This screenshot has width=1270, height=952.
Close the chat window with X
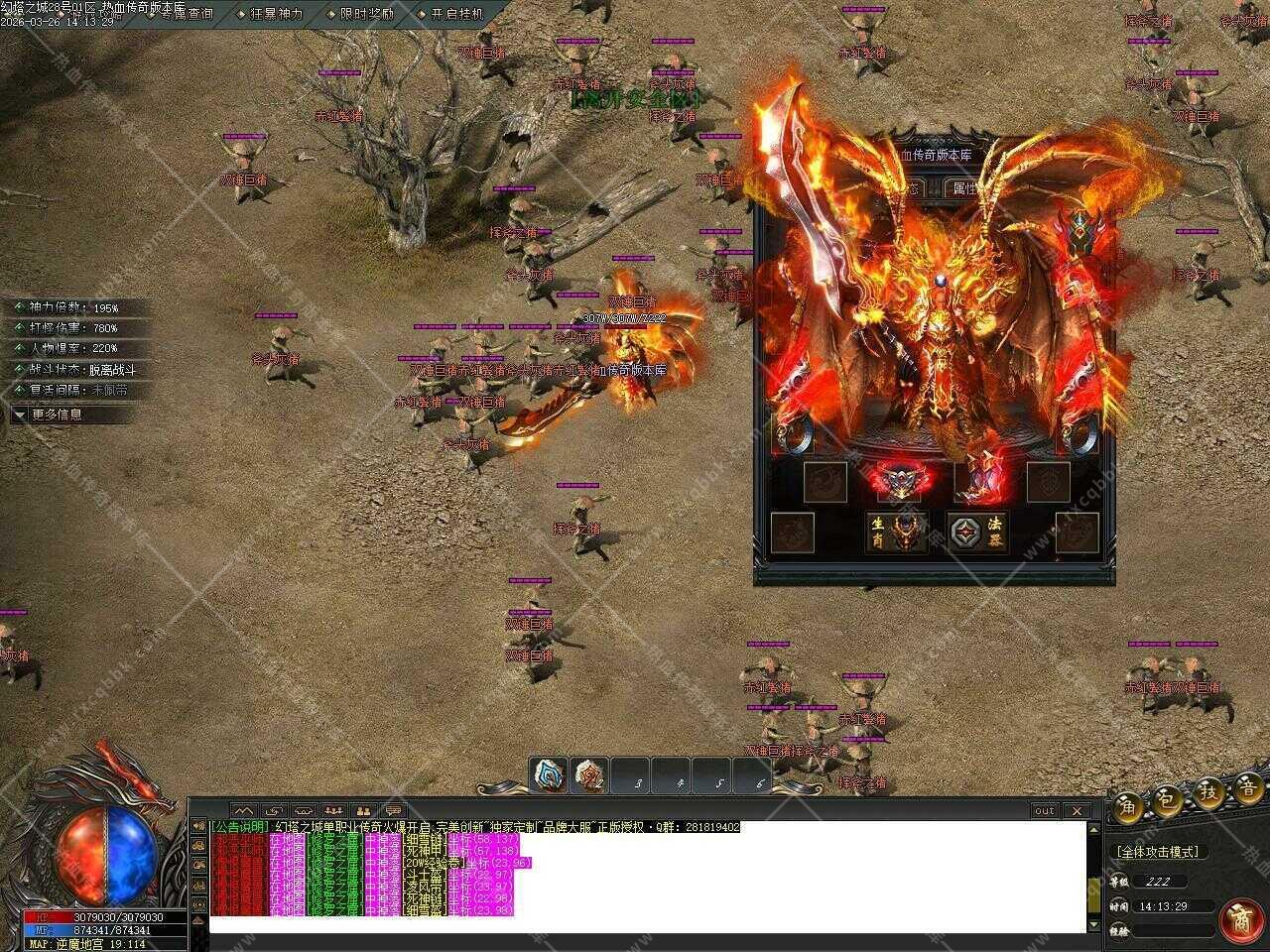point(1078,810)
